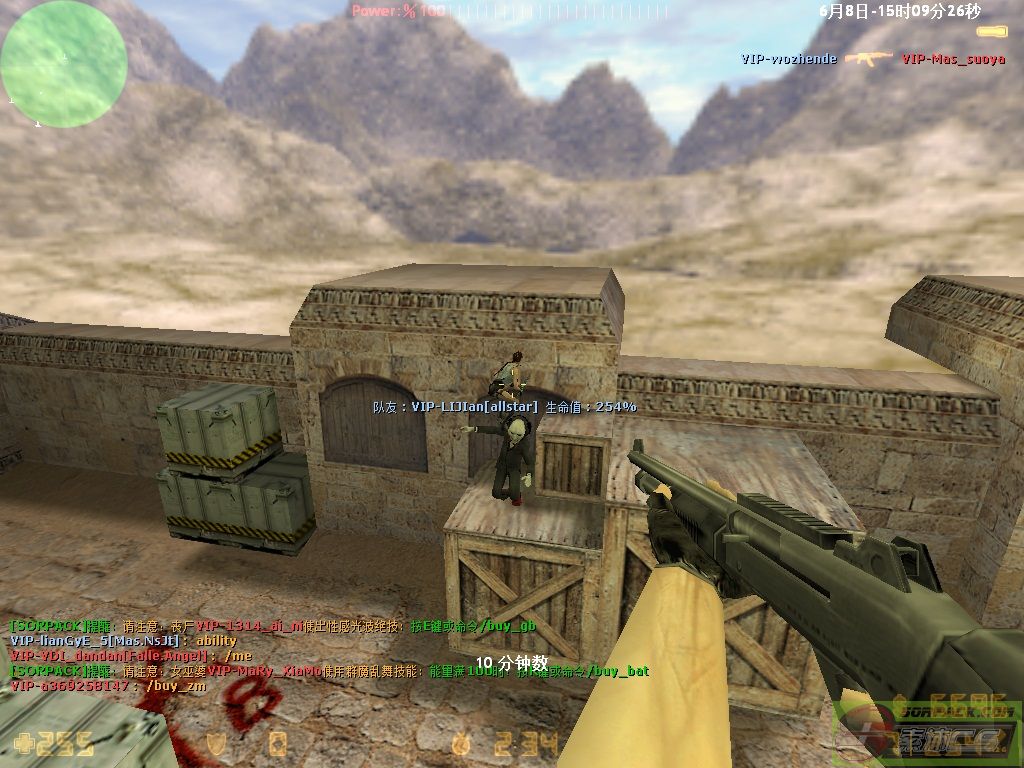Image resolution: width=1024 pixels, height=768 pixels.
Task: Click the health cross icon
Action: 21,743
